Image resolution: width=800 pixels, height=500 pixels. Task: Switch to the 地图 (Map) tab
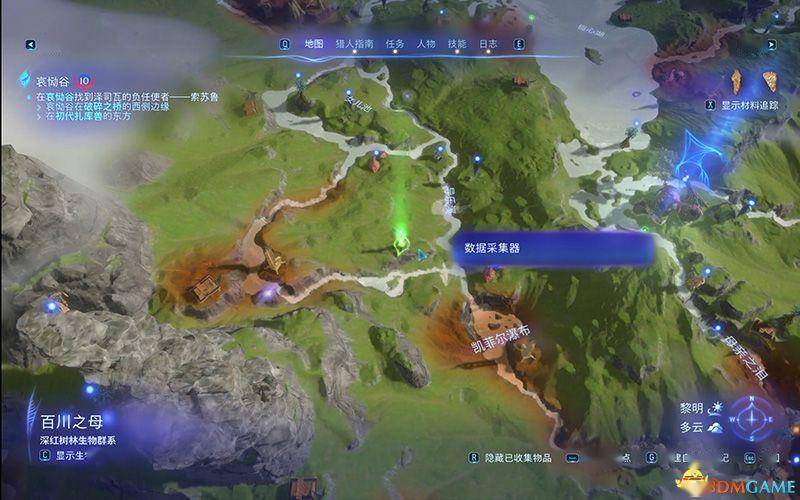click(314, 44)
